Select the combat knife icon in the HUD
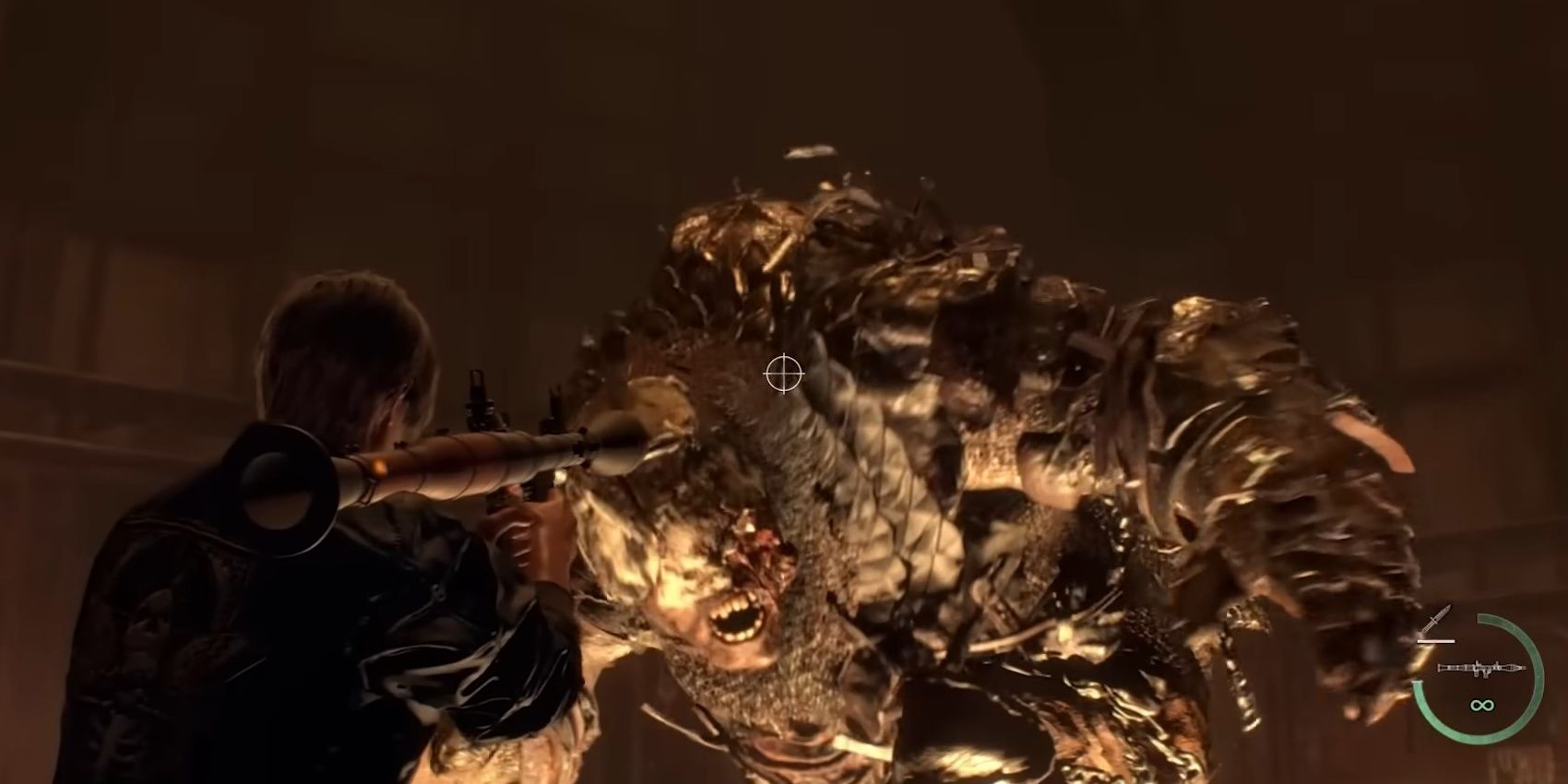The image size is (1568, 784). 1437,620
